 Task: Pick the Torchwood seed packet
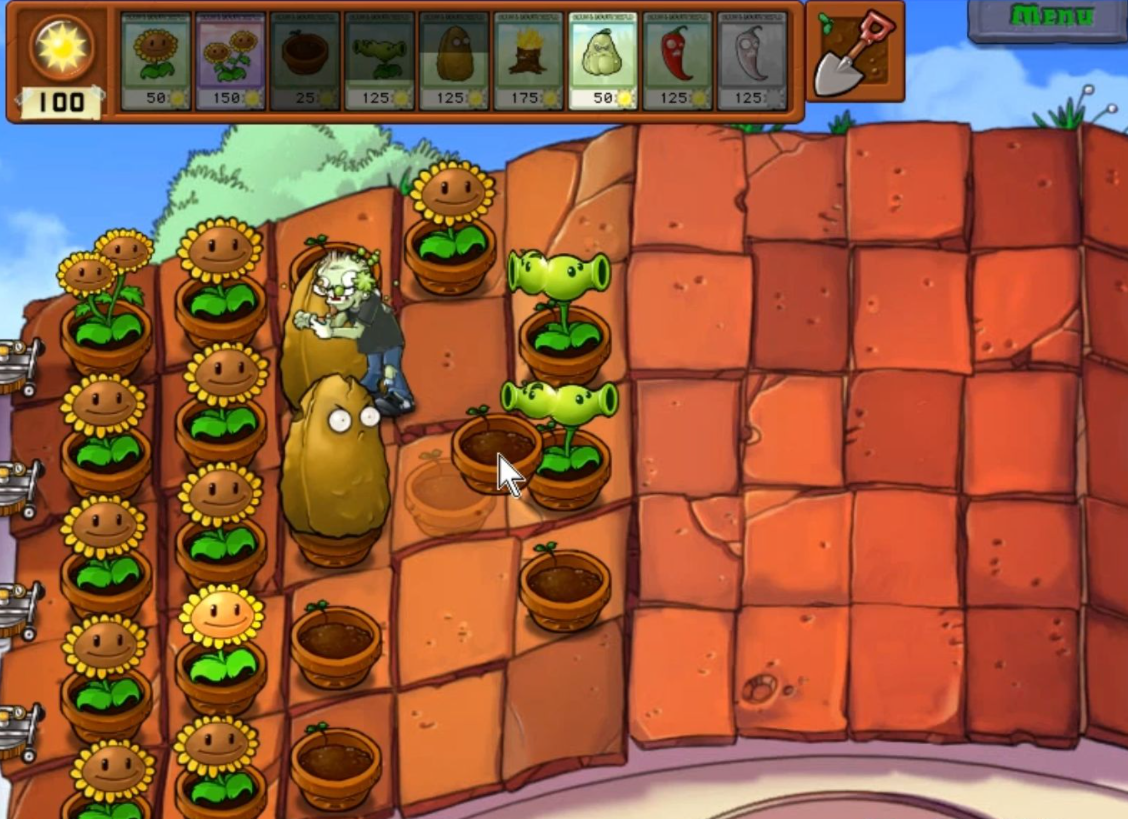(x=528, y=61)
